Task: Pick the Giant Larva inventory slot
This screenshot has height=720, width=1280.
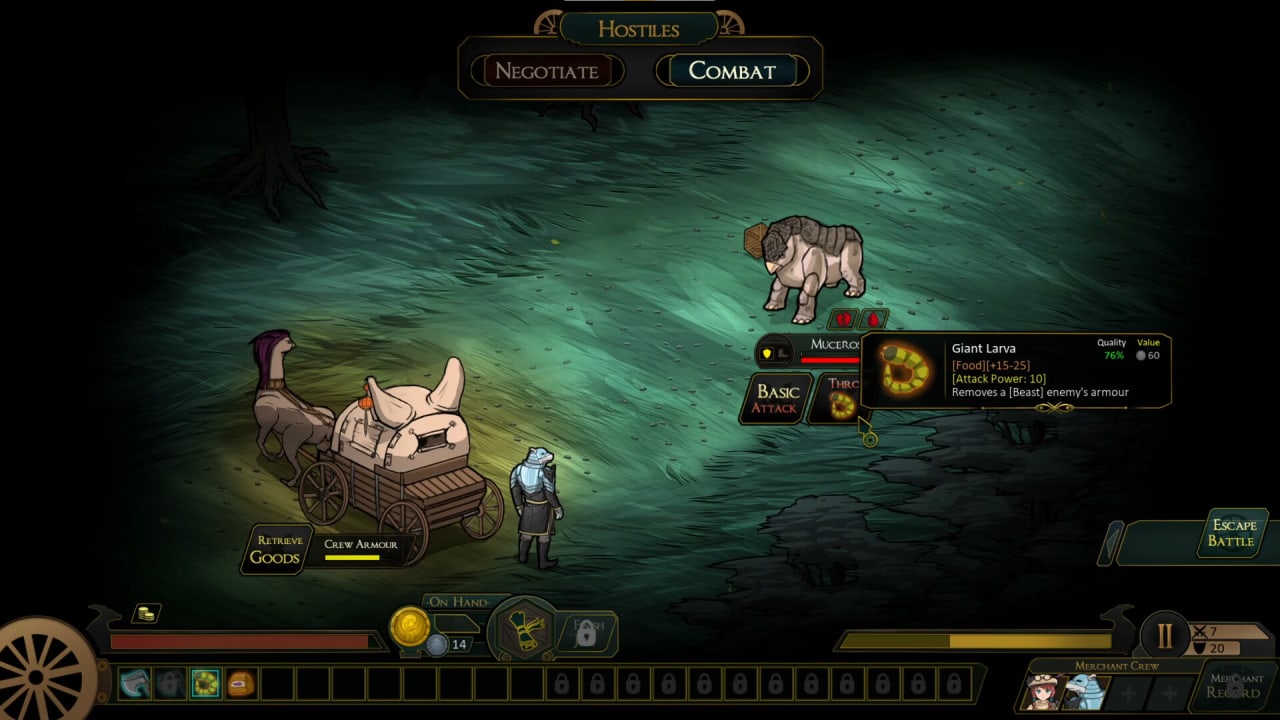Action: (x=206, y=684)
